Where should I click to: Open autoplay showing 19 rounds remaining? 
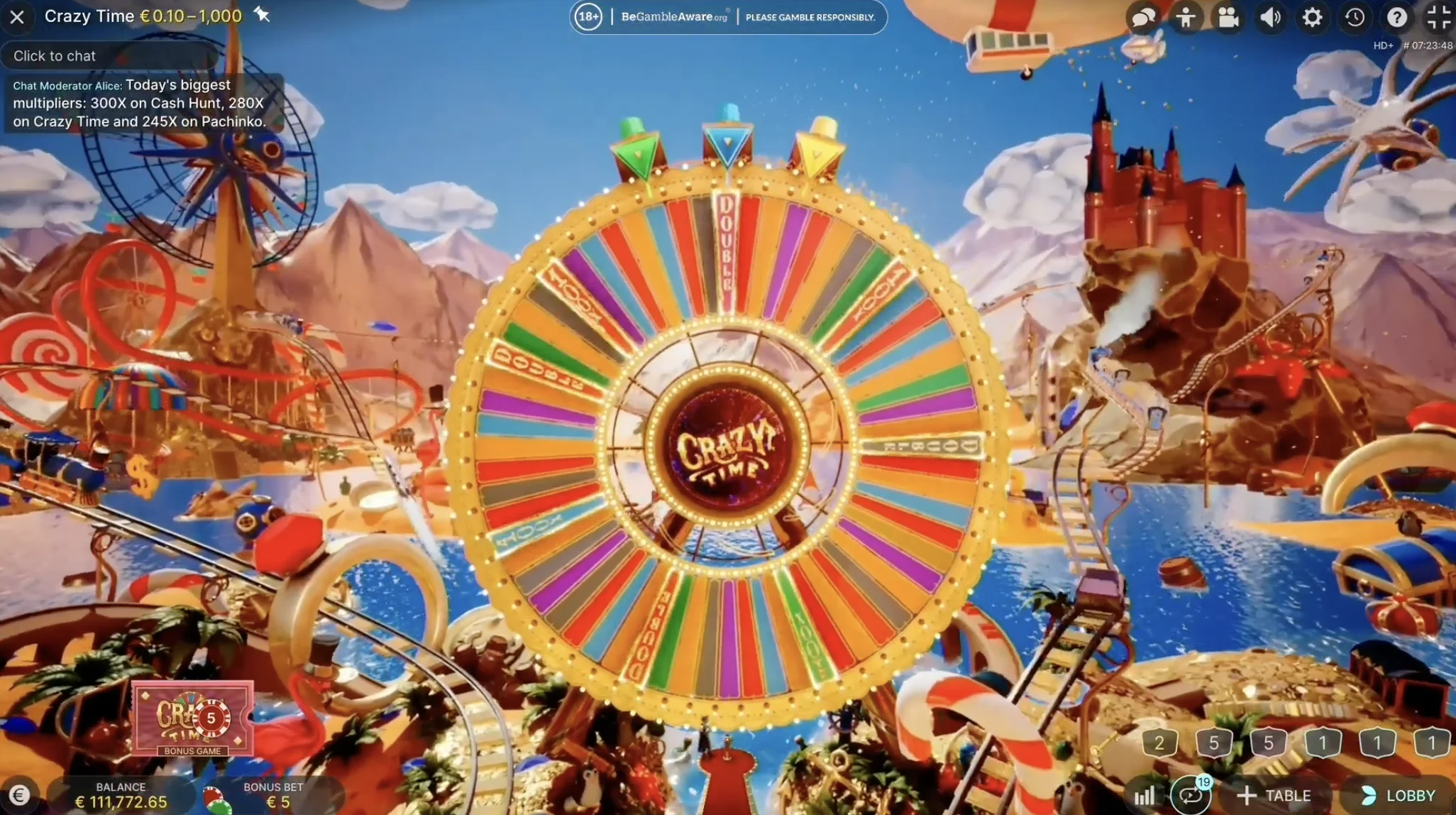point(1190,795)
